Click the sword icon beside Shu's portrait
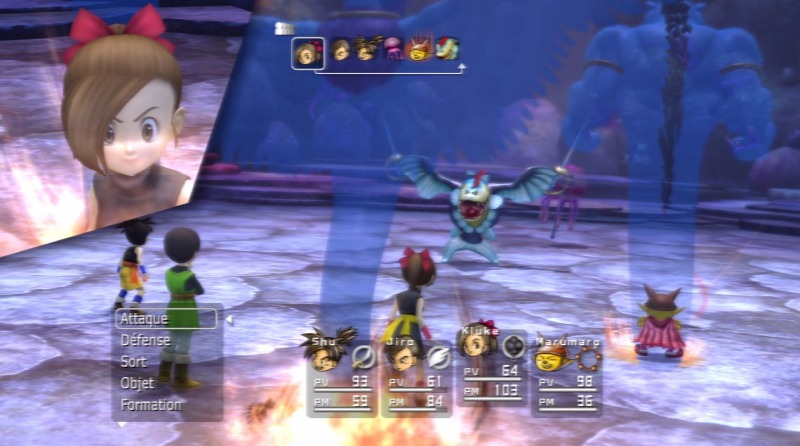This screenshot has height=446, width=800. click(363, 353)
